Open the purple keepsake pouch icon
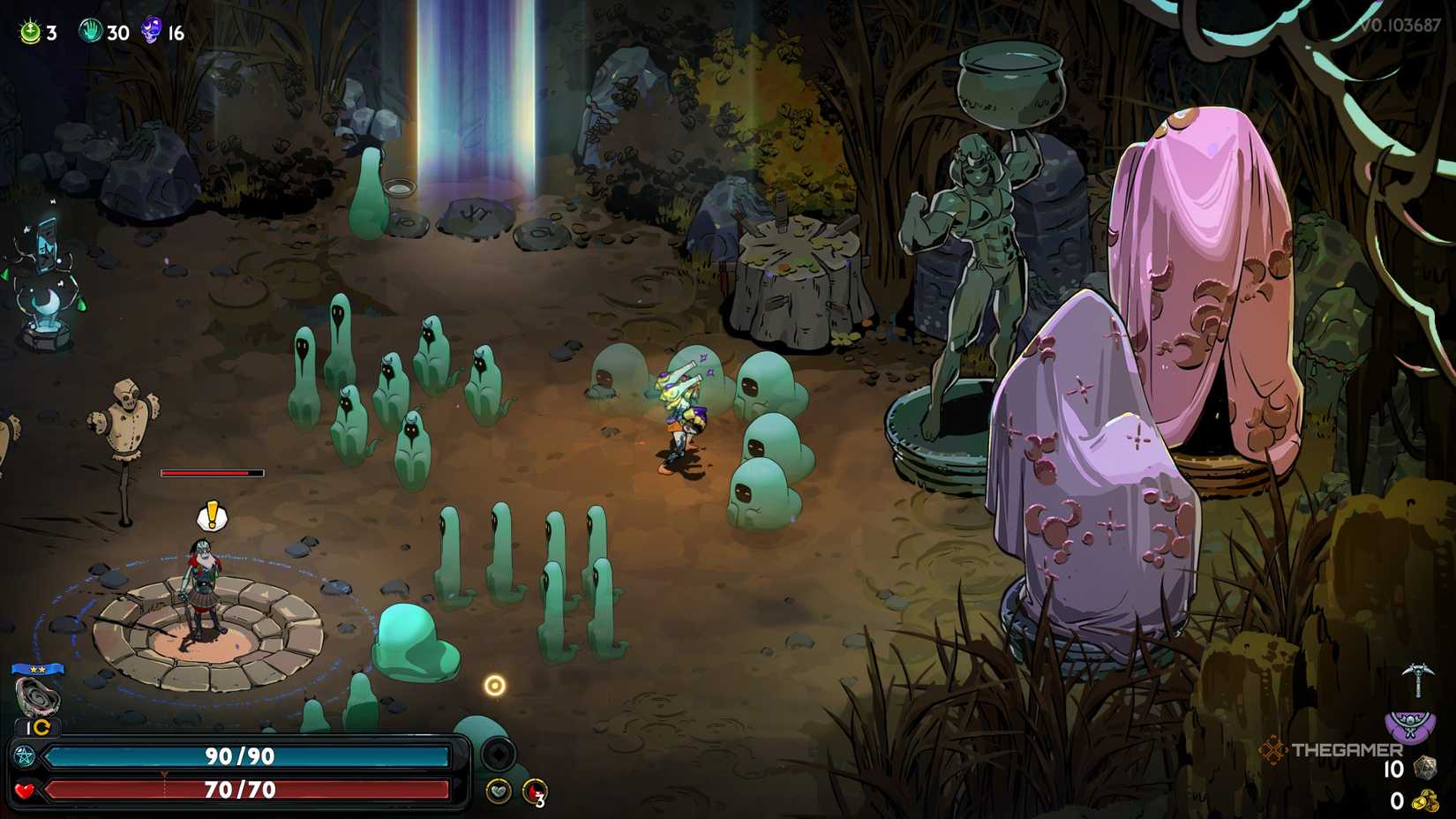 1409,725
